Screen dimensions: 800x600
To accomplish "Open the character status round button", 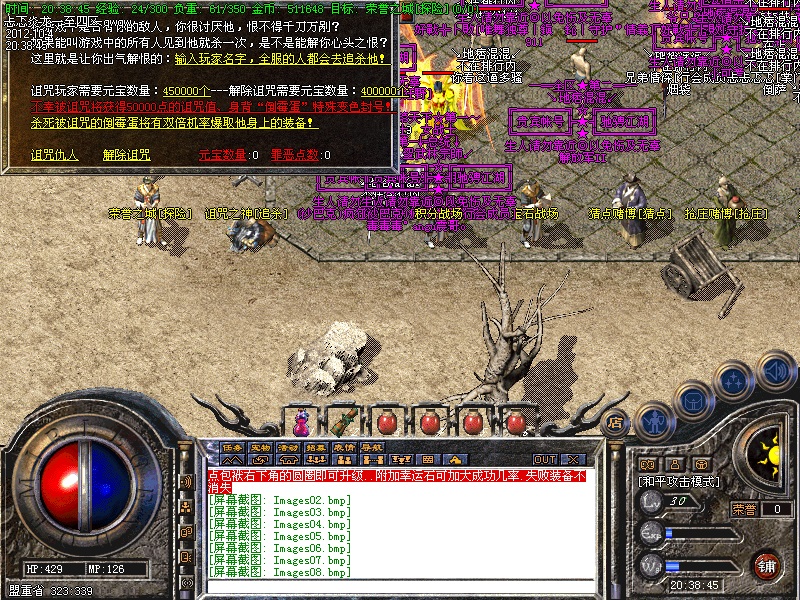I will pos(653,420).
